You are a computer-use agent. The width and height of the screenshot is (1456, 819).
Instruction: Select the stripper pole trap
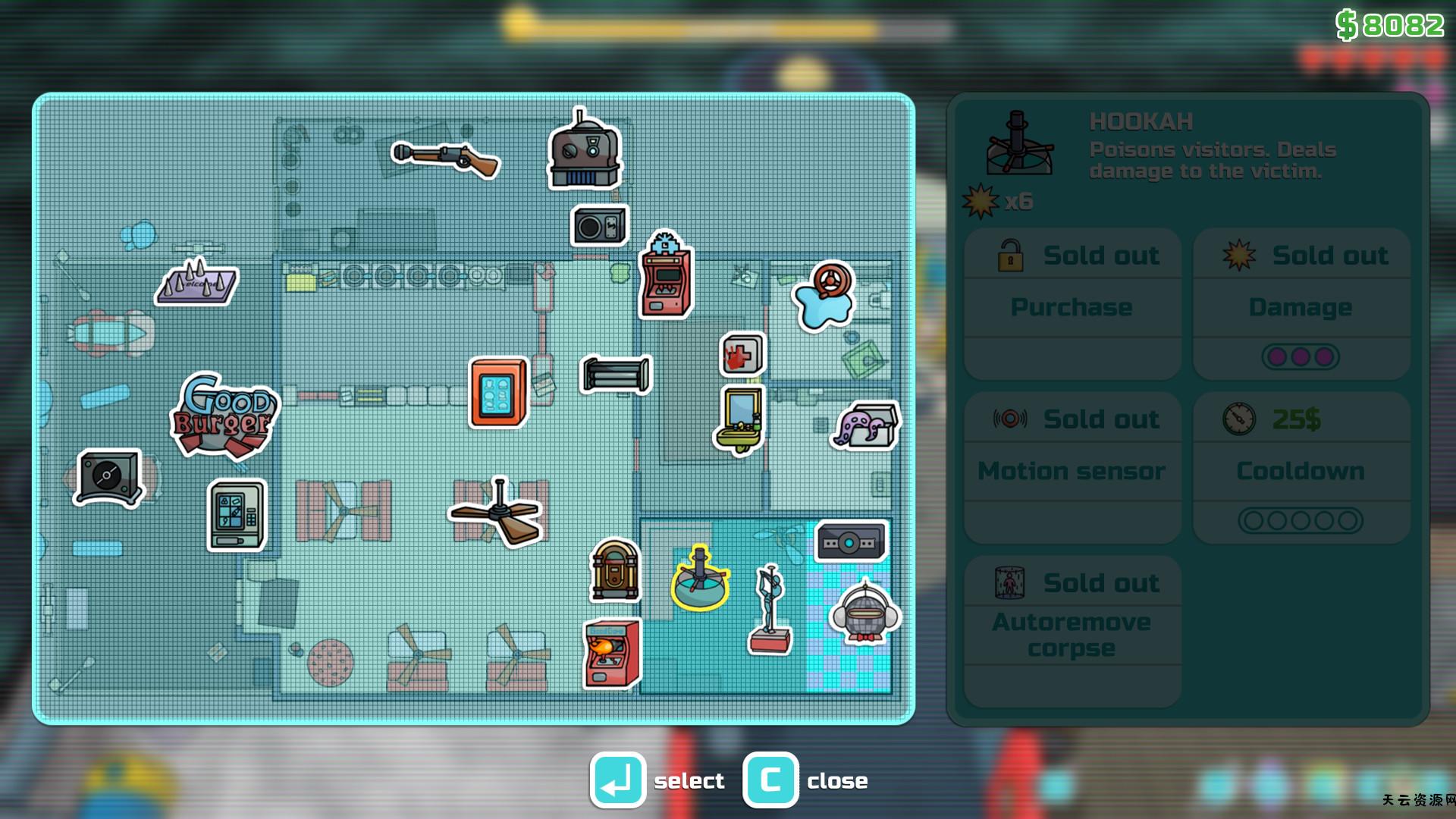(770, 610)
